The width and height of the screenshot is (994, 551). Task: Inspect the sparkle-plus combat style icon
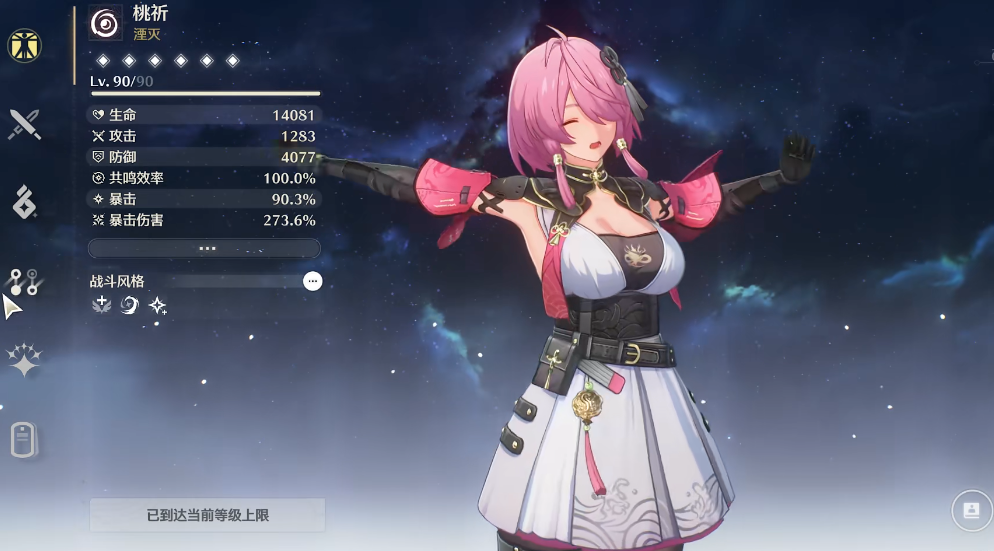[x=157, y=305]
